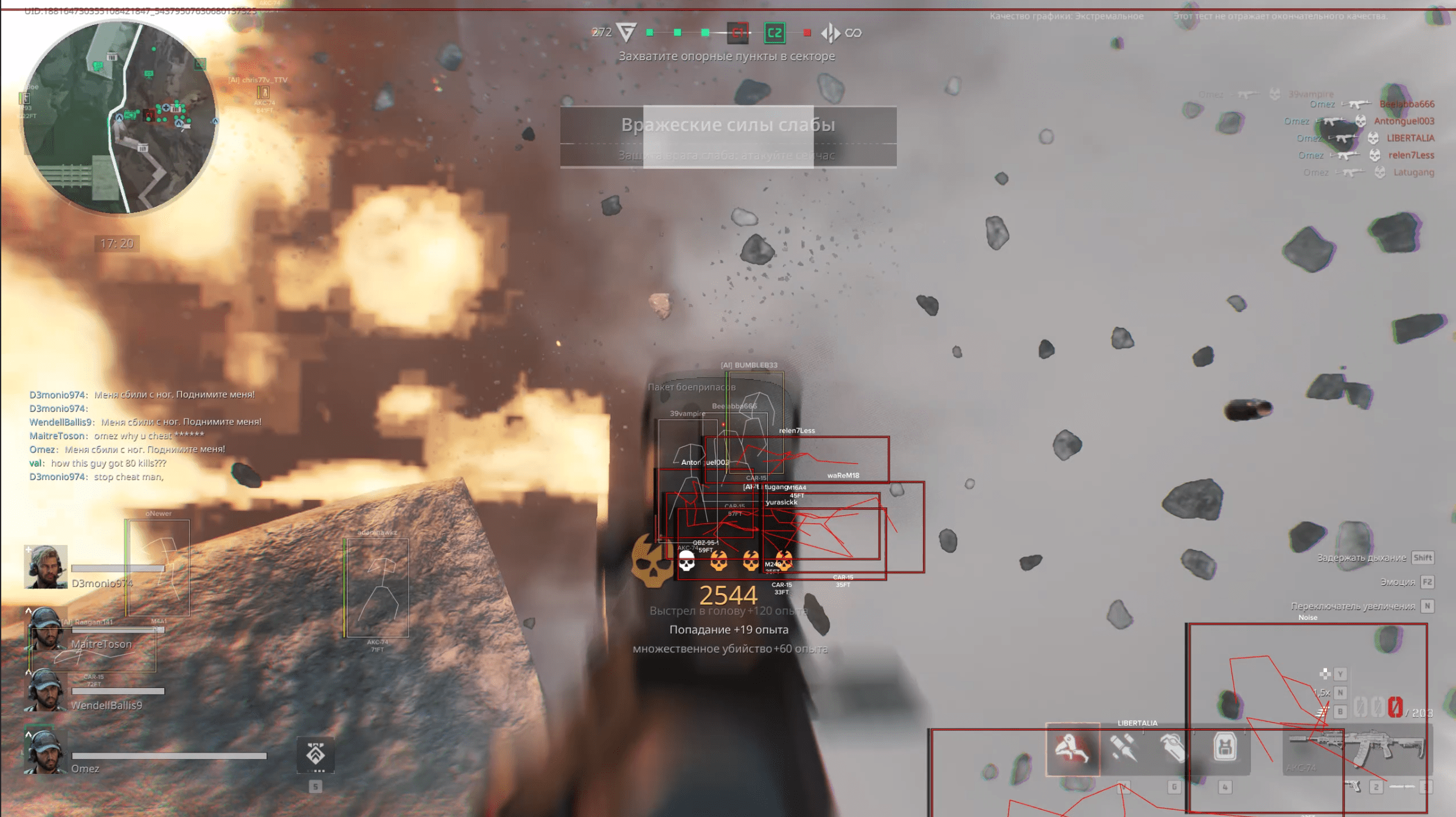The height and width of the screenshot is (817, 1456).
Task: Click D3monio974's squad portrait
Action: point(46,567)
